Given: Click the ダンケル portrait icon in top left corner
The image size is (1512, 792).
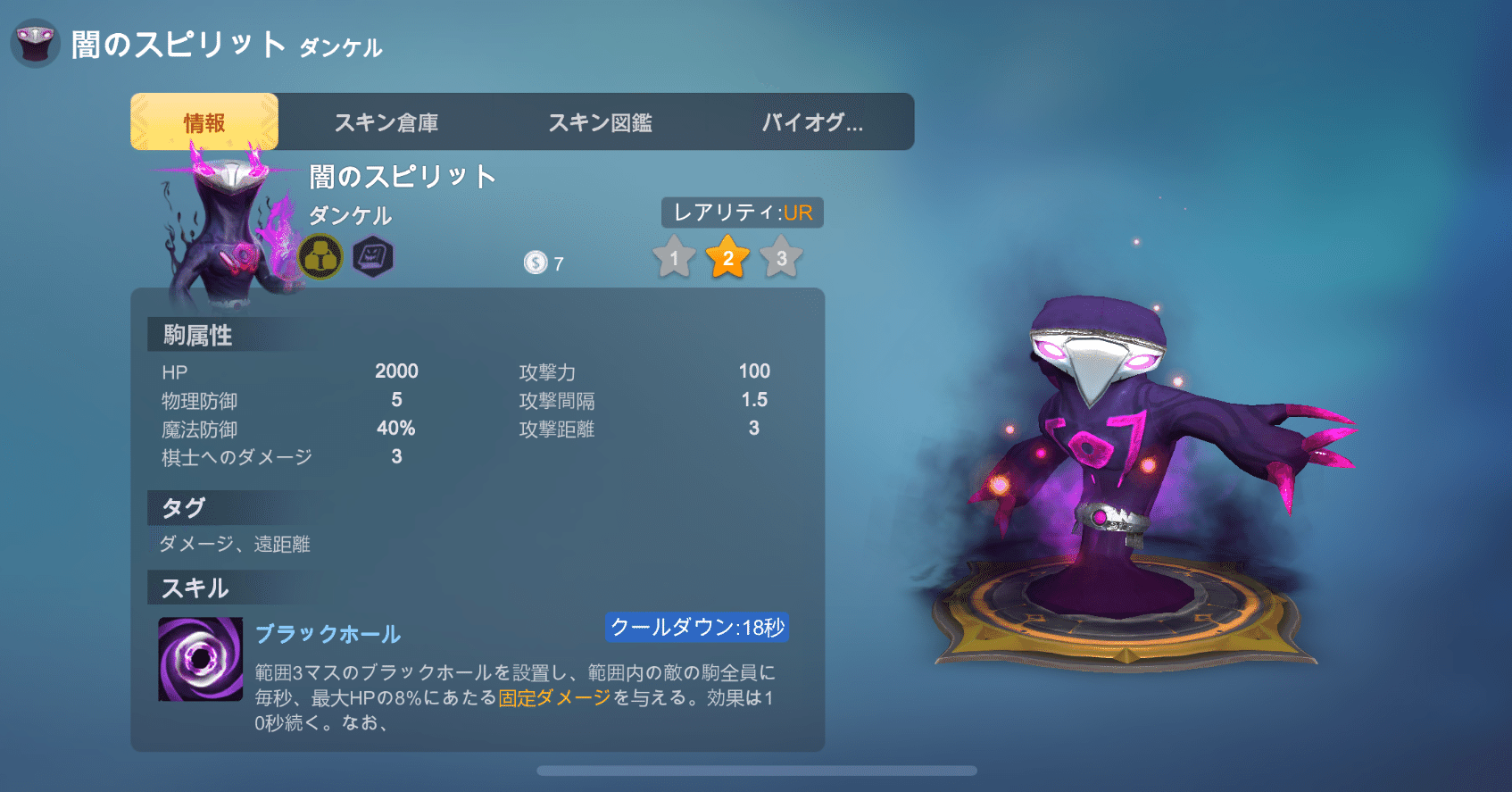Looking at the screenshot, I should (34, 41).
